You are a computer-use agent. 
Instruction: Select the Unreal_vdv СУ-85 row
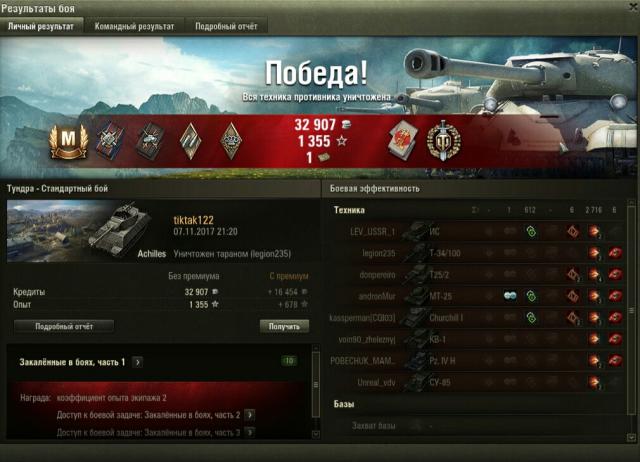[x=480, y=383]
